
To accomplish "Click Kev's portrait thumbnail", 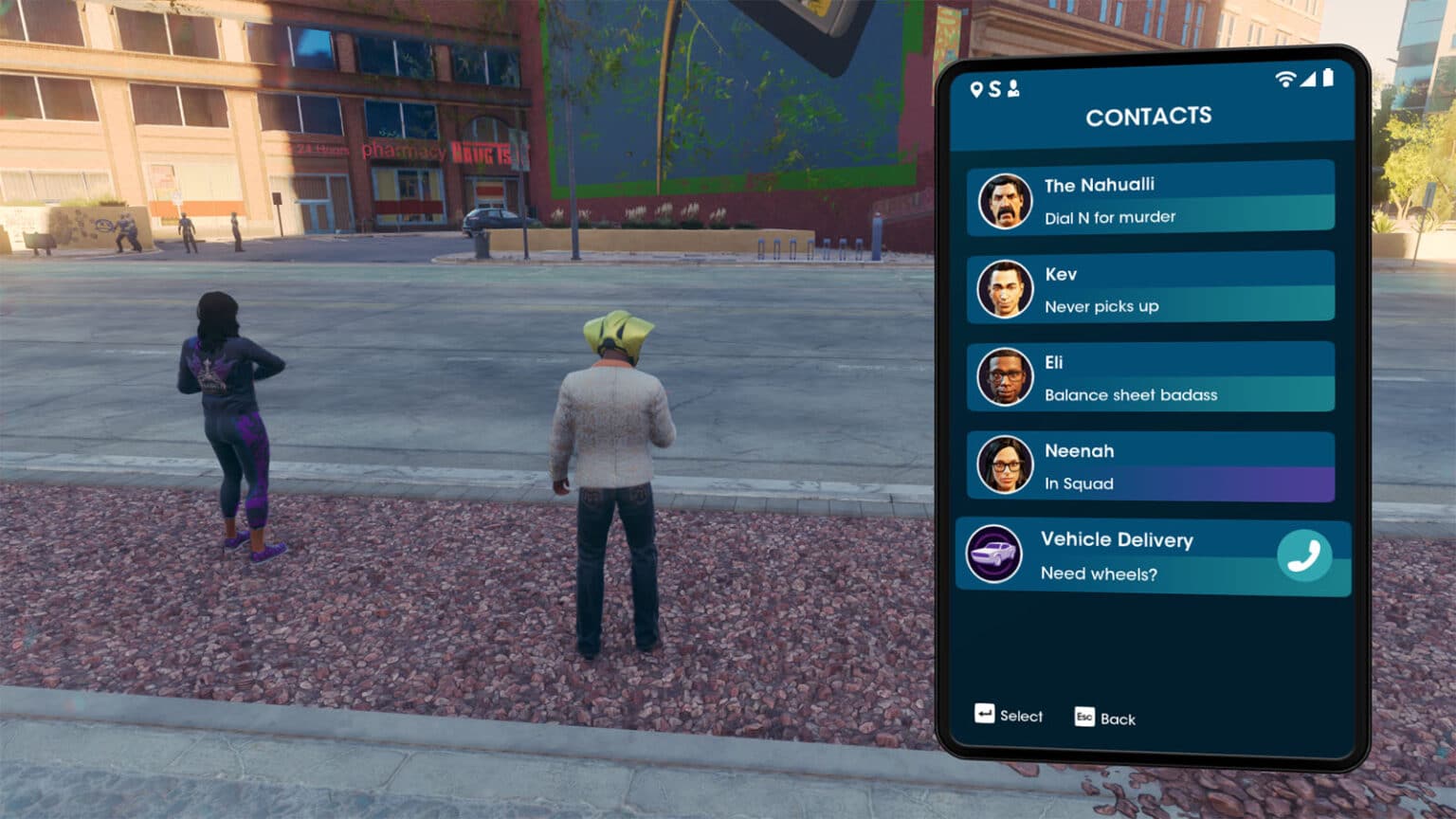I will [1005, 289].
